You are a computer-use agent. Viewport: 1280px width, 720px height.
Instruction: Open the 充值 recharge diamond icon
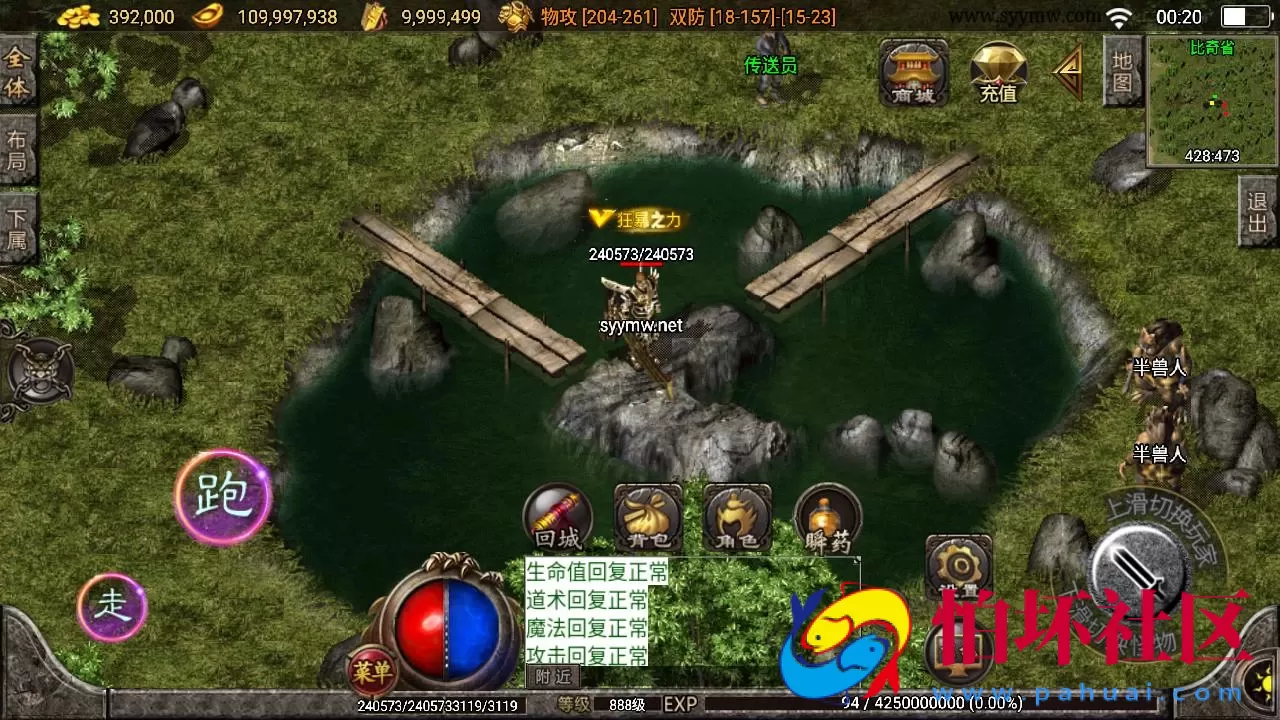click(x=997, y=73)
